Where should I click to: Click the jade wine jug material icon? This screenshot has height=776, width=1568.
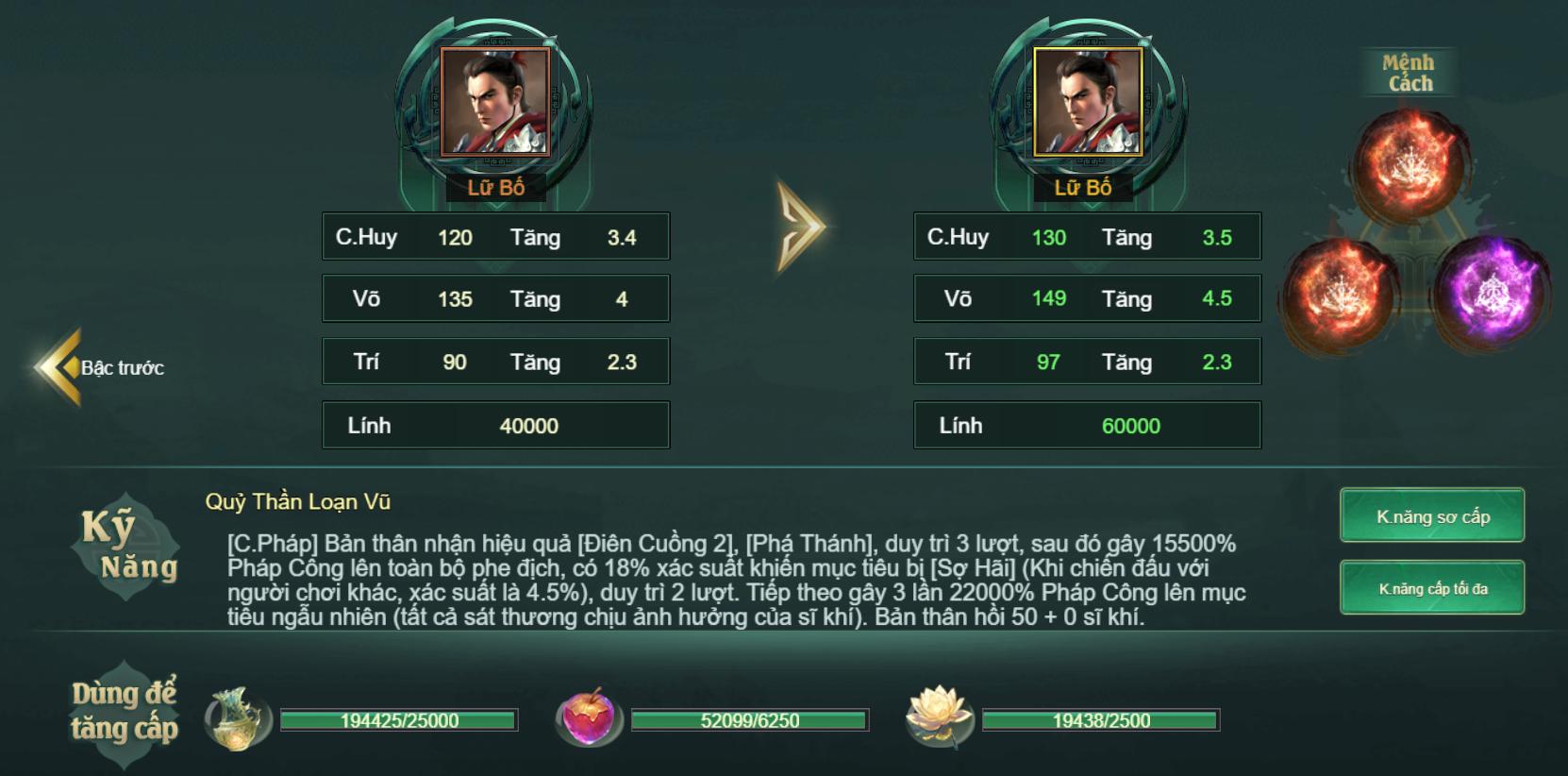236,719
